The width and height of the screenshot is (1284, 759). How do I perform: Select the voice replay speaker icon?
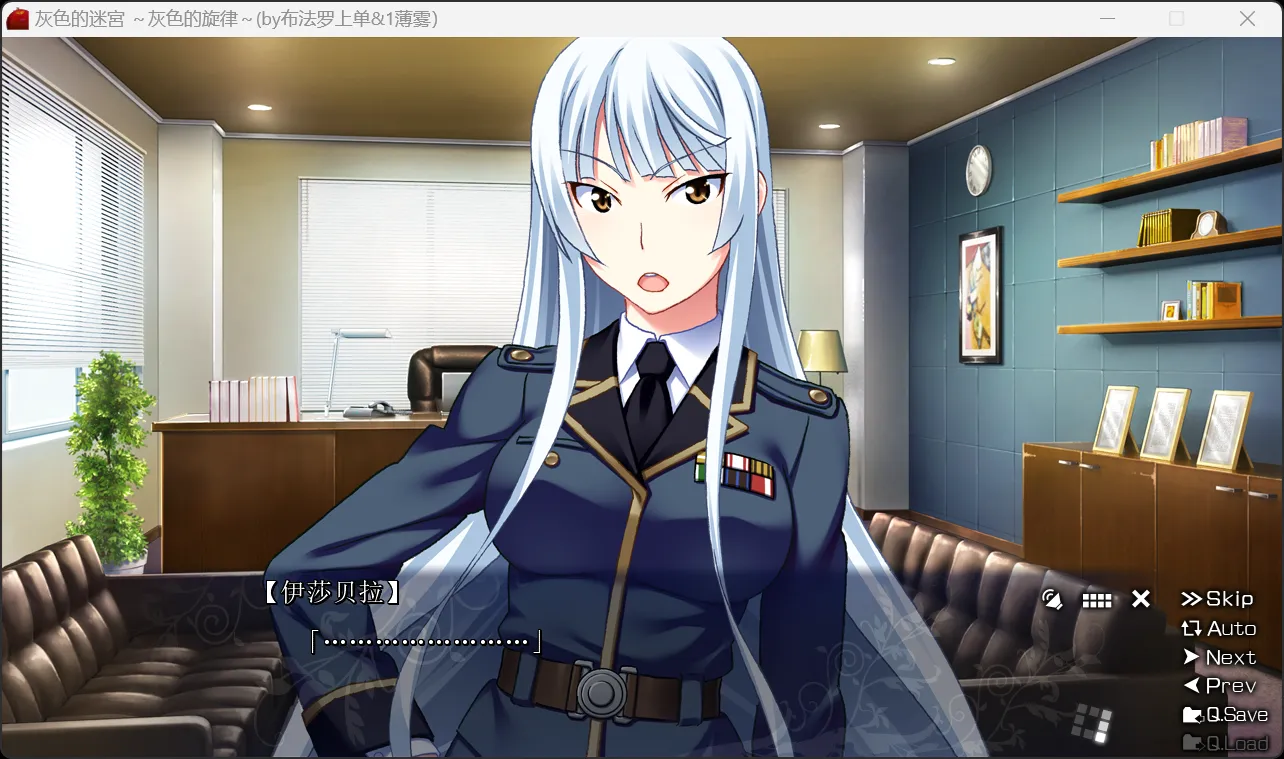click(1052, 598)
